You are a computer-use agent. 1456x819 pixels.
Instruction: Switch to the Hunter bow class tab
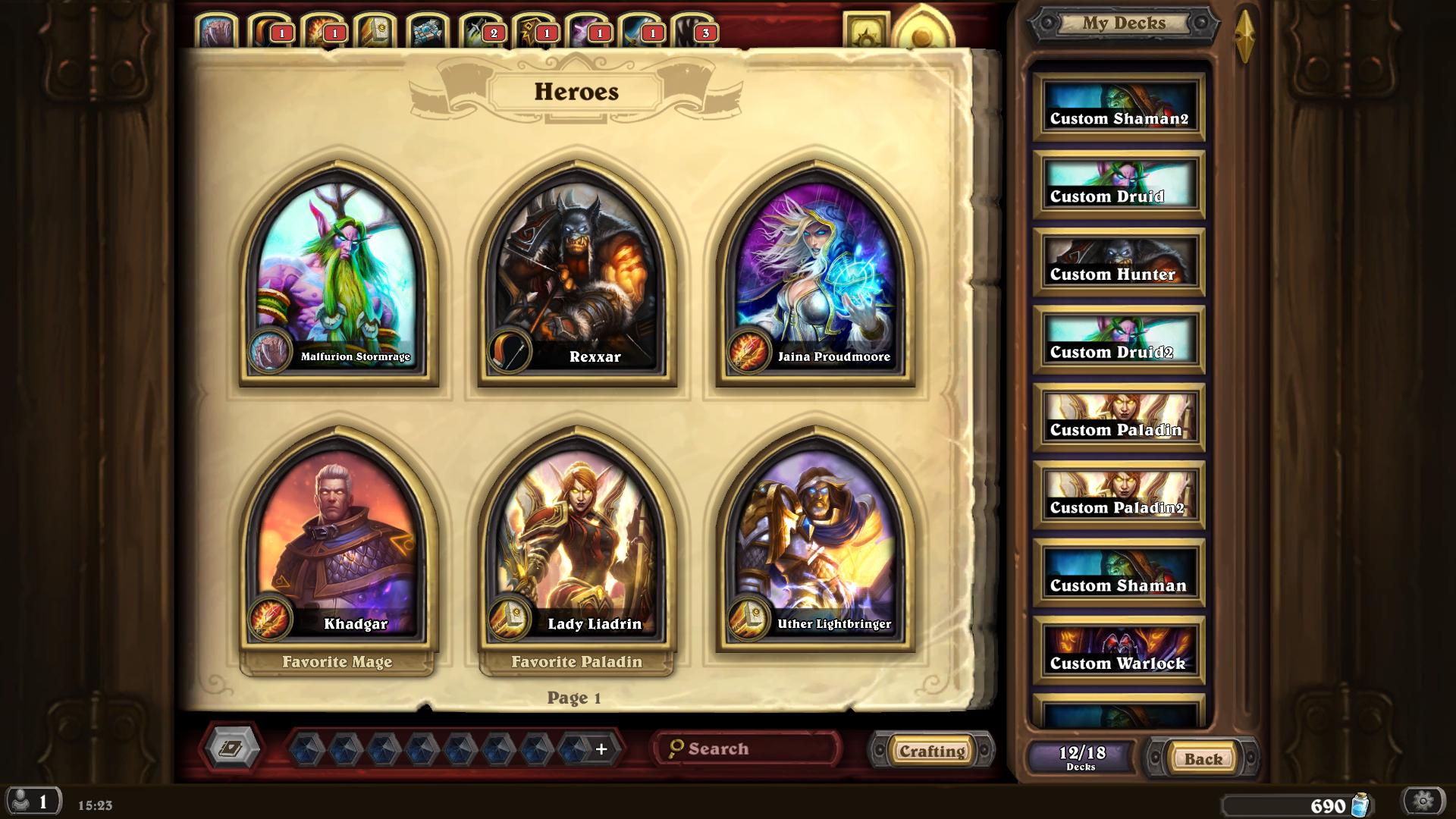(270, 32)
